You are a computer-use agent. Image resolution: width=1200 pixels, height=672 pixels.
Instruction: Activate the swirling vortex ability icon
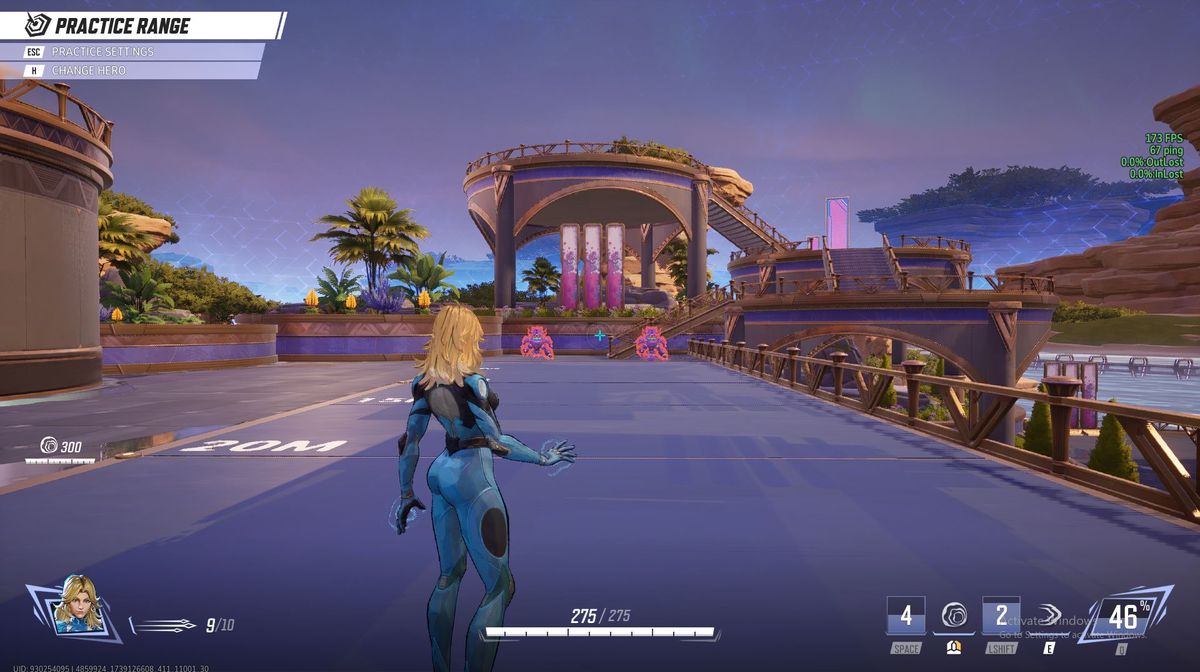coord(954,616)
